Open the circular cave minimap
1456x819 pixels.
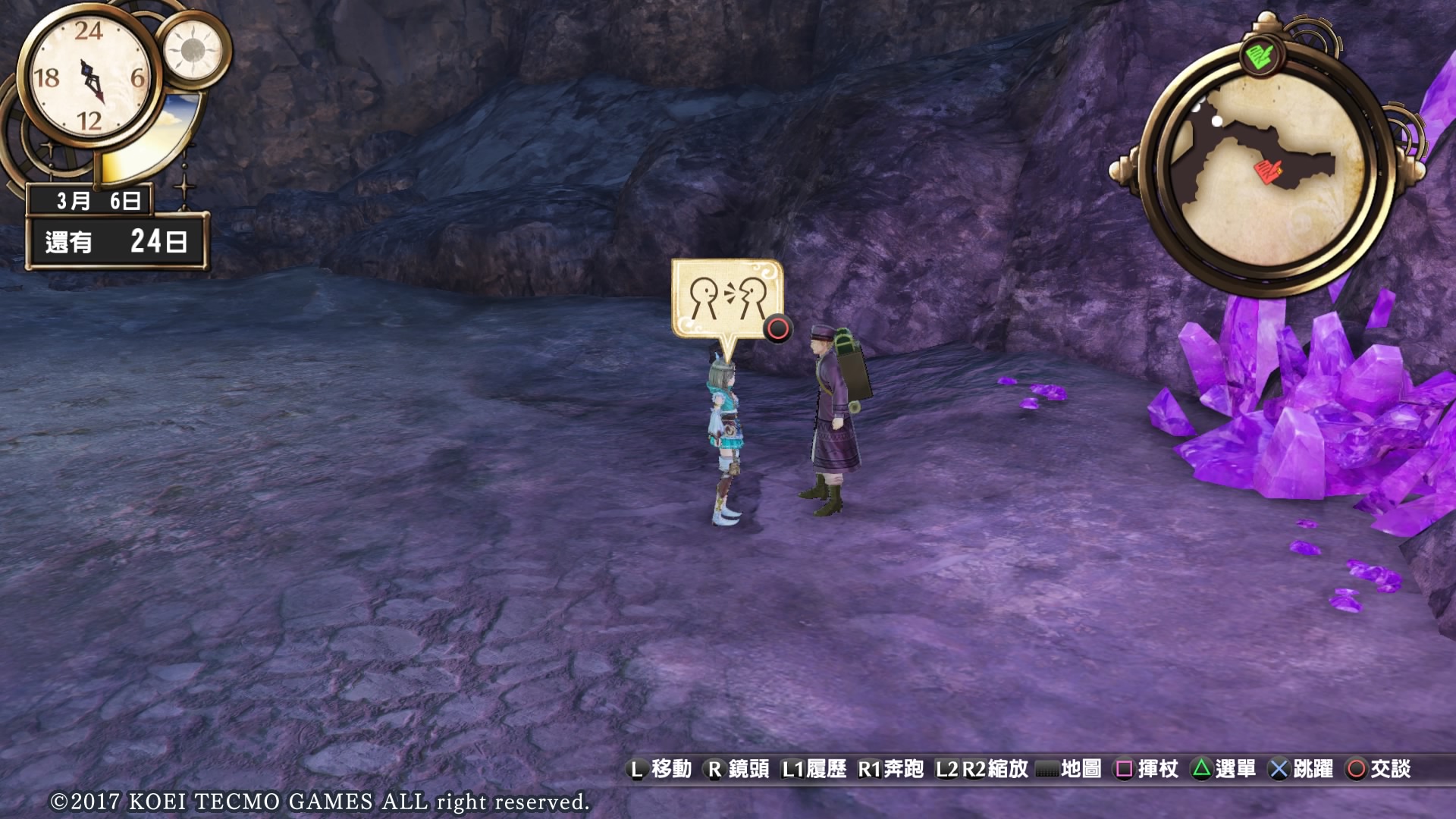pyautogui.click(x=1266, y=171)
